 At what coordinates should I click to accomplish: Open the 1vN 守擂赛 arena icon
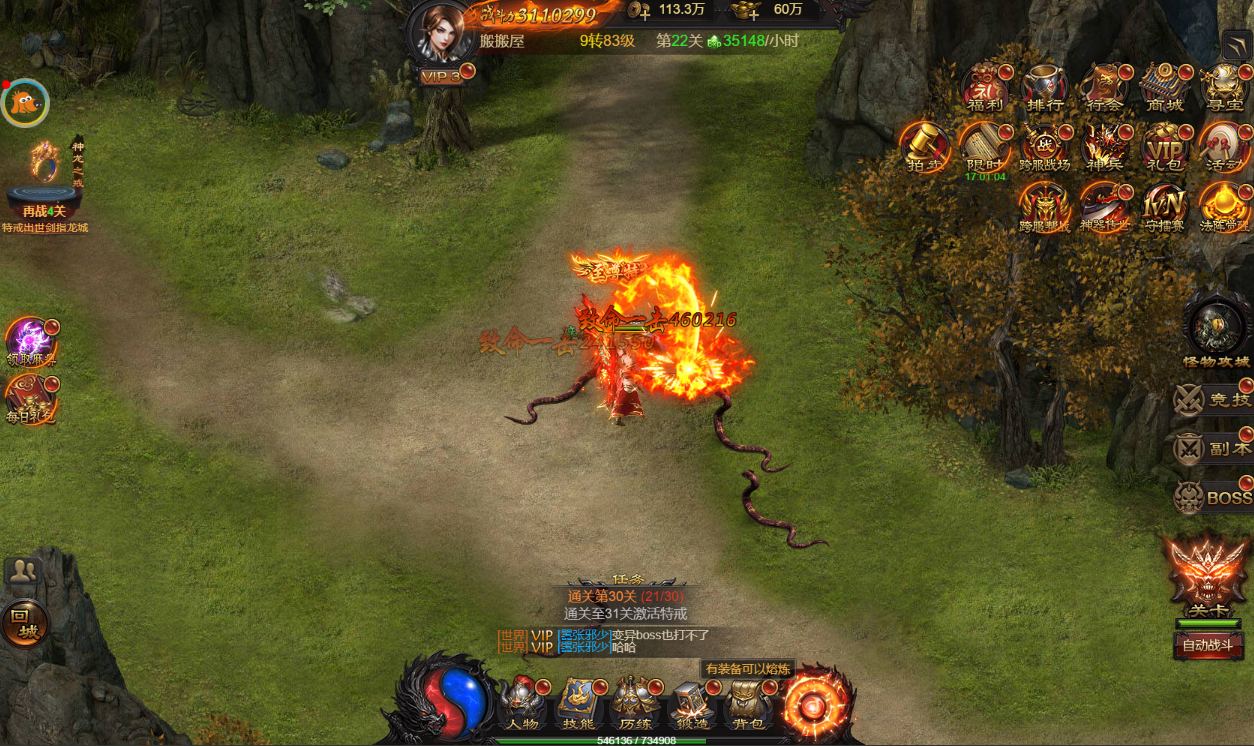click(1163, 207)
